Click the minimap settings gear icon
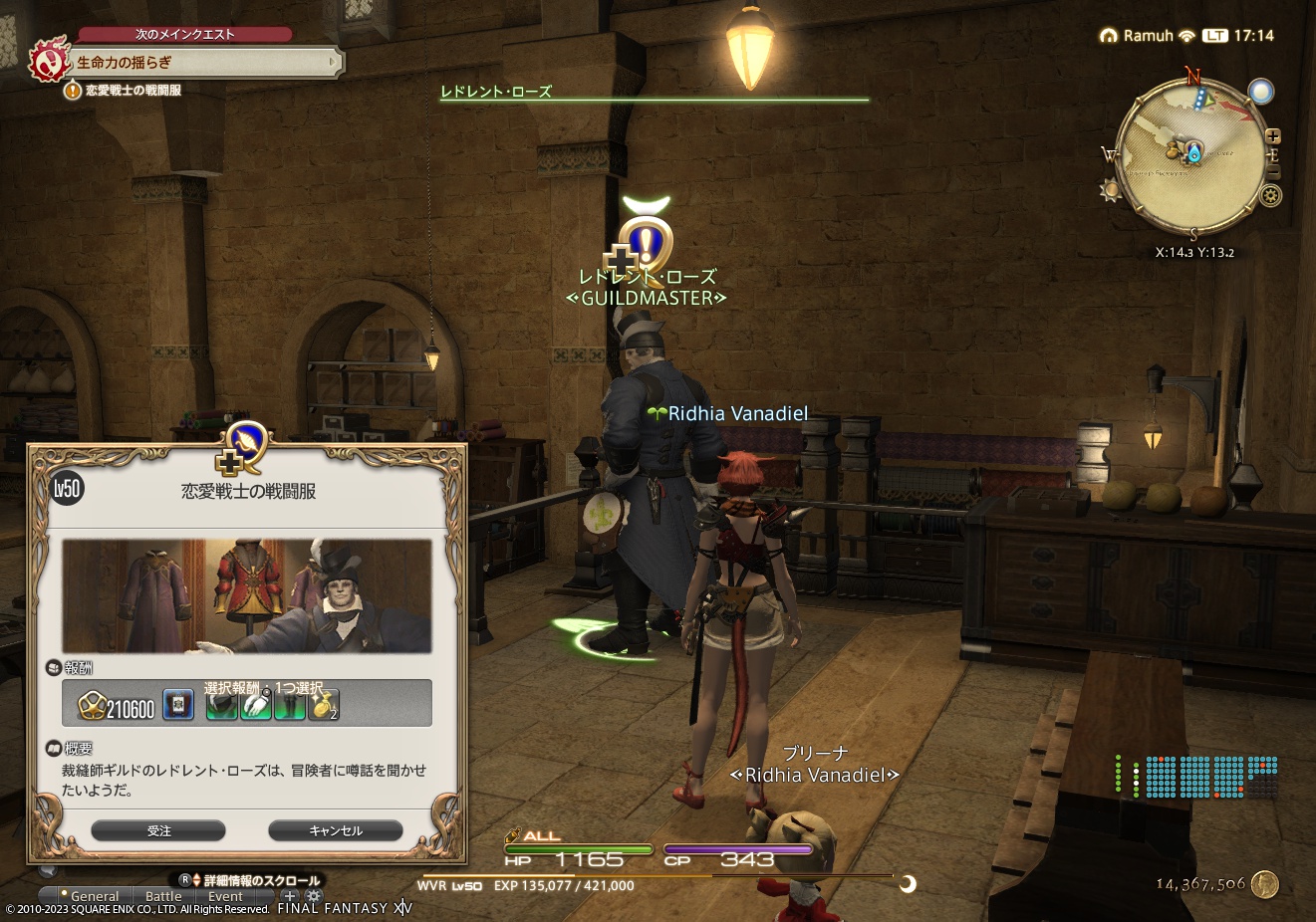This screenshot has width=1316, height=922. click(x=1271, y=194)
